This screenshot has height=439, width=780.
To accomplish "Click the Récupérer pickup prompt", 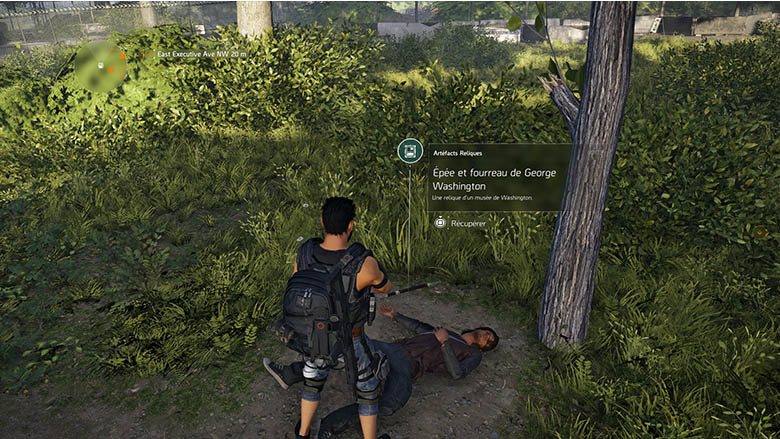I will click(460, 223).
